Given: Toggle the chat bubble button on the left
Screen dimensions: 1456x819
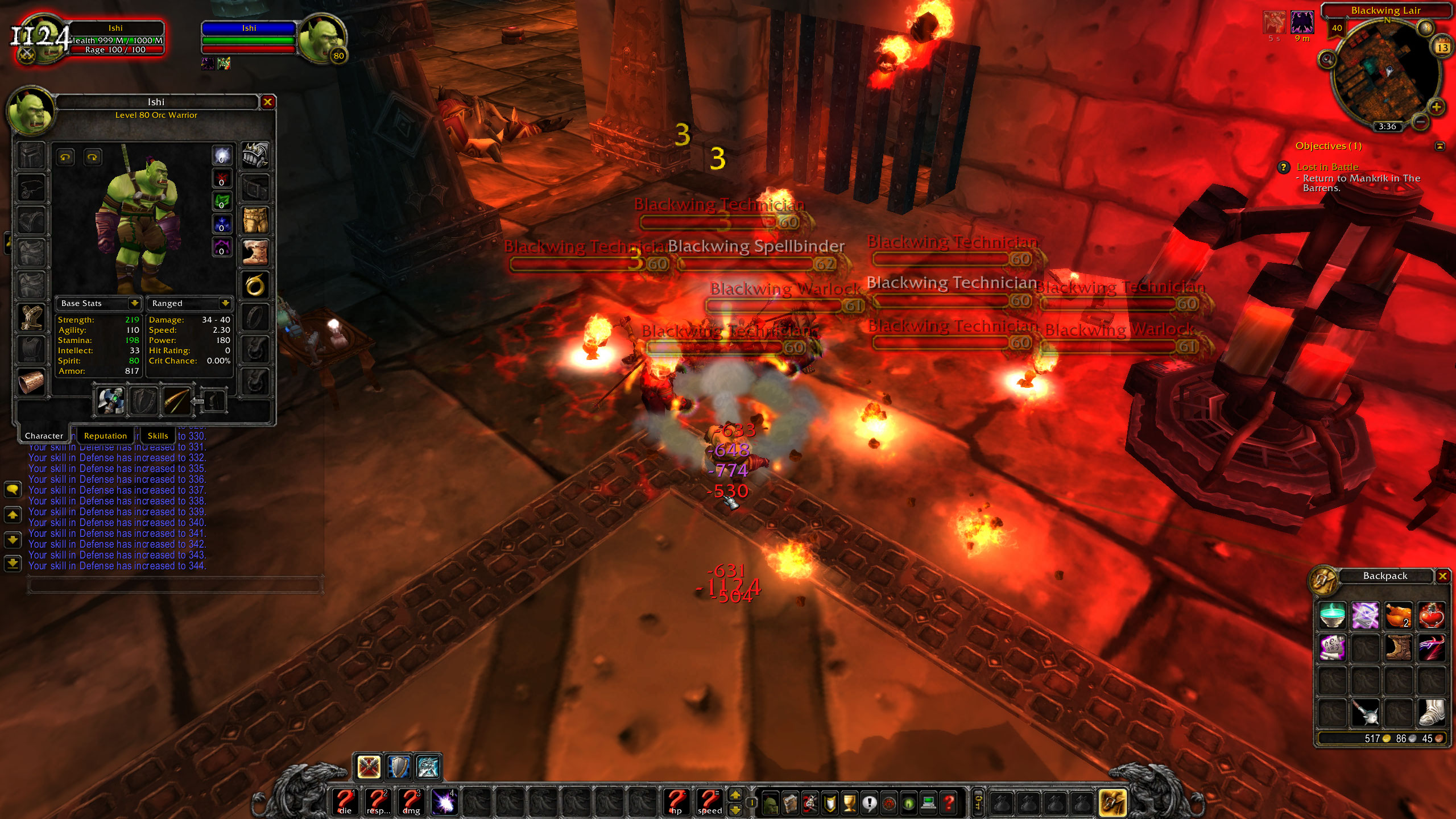Looking at the screenshot, I should 13,490.
